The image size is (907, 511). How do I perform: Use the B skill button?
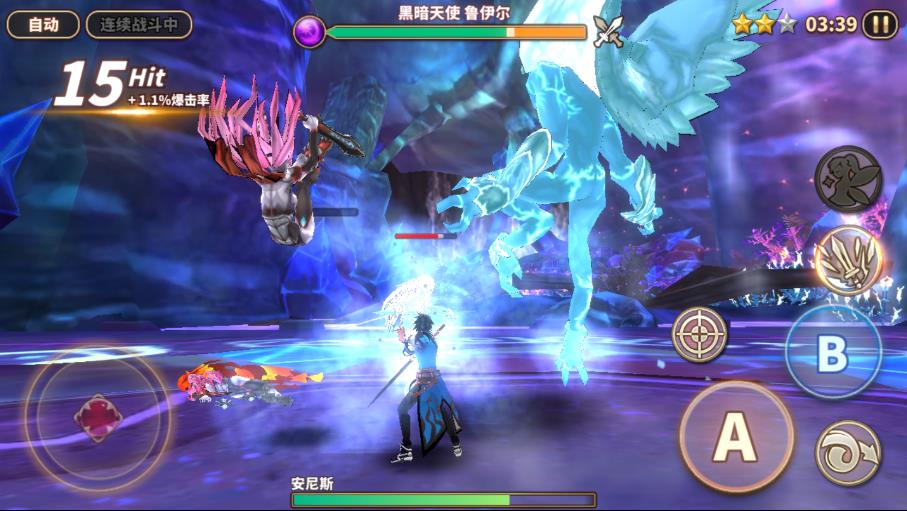(x=832, y=353)
